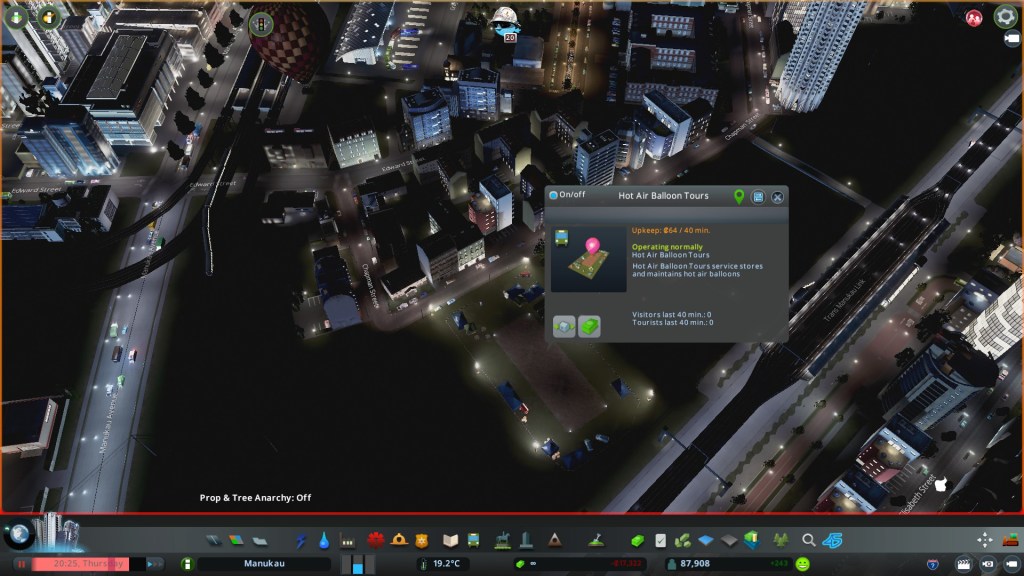Open the economy money panel
1024x576 pixels.
point(637,541)
